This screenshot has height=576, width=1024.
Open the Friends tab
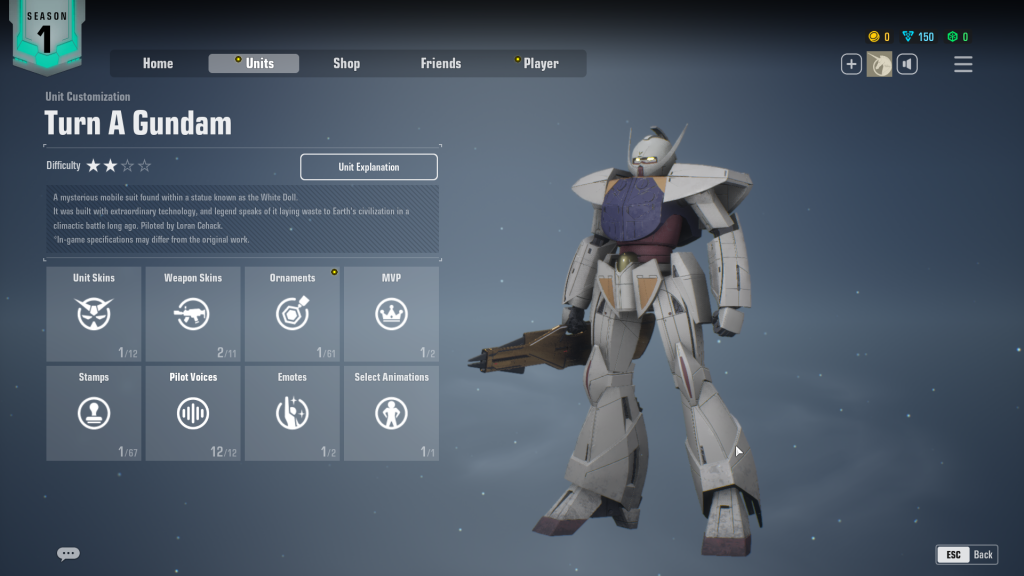tap(441, 63)
